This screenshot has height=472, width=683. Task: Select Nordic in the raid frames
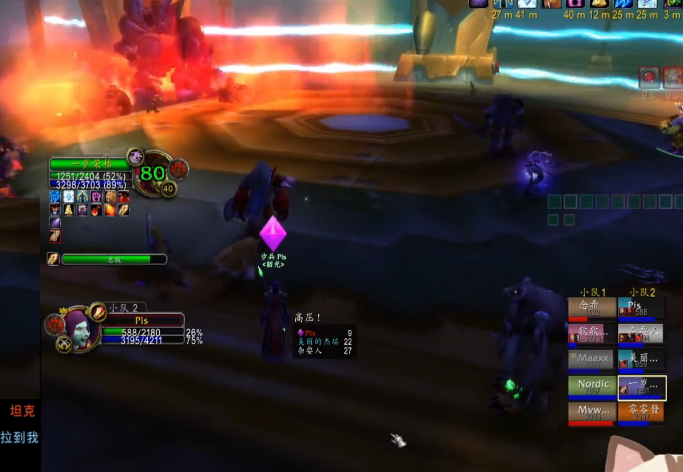(x=591, y=385)
